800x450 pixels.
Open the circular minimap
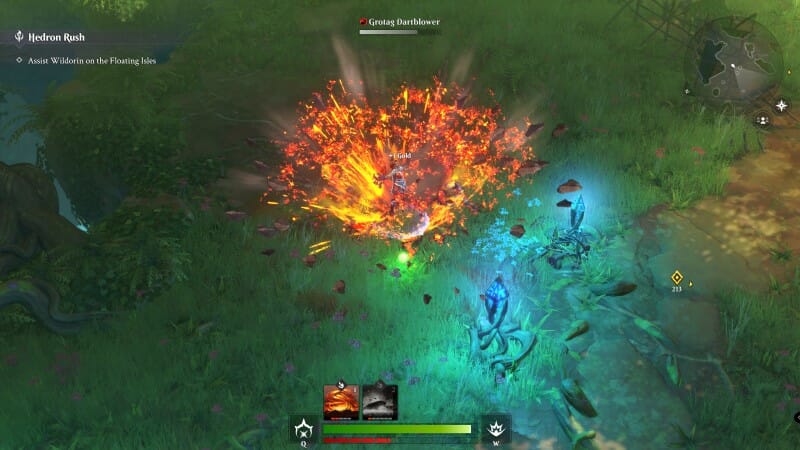(x=733, y=62)
